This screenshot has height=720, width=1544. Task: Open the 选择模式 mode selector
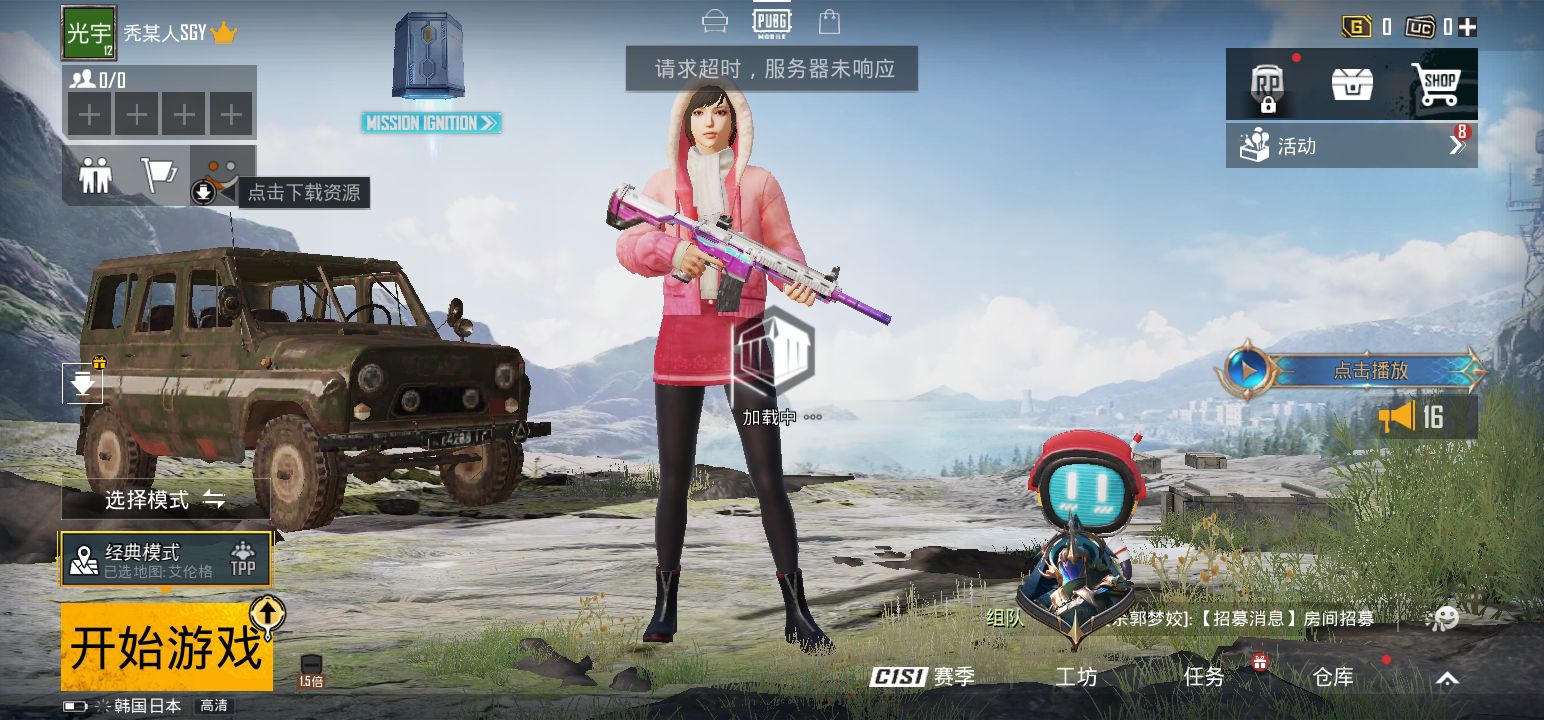165,499
